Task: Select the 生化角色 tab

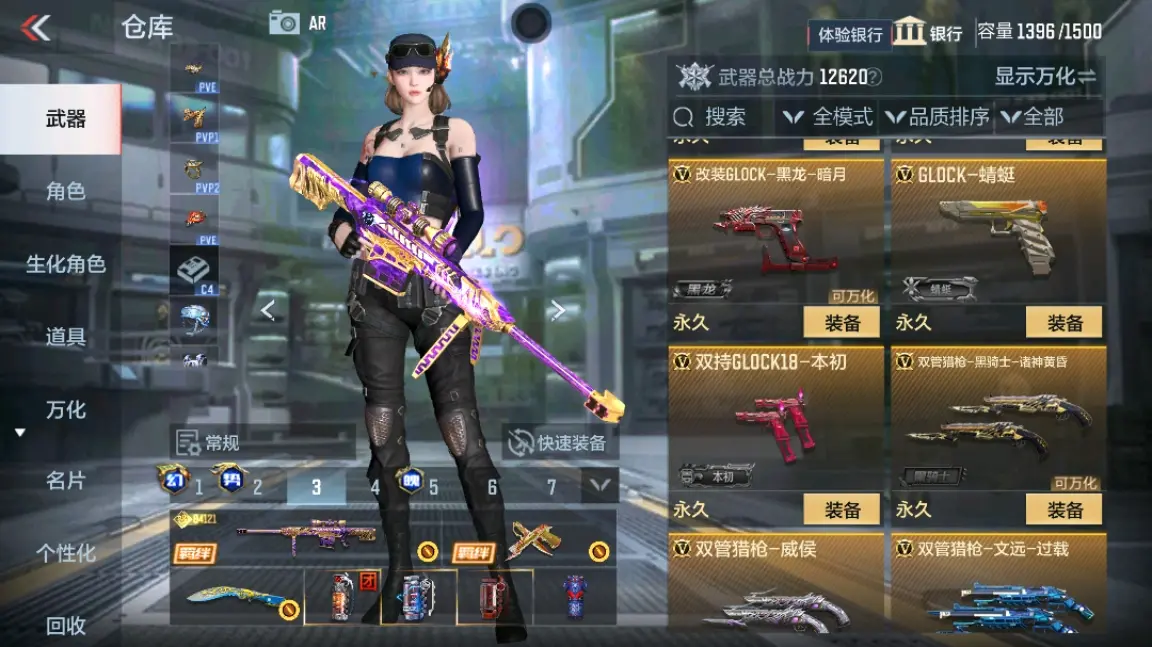Action: click(64, 264)
